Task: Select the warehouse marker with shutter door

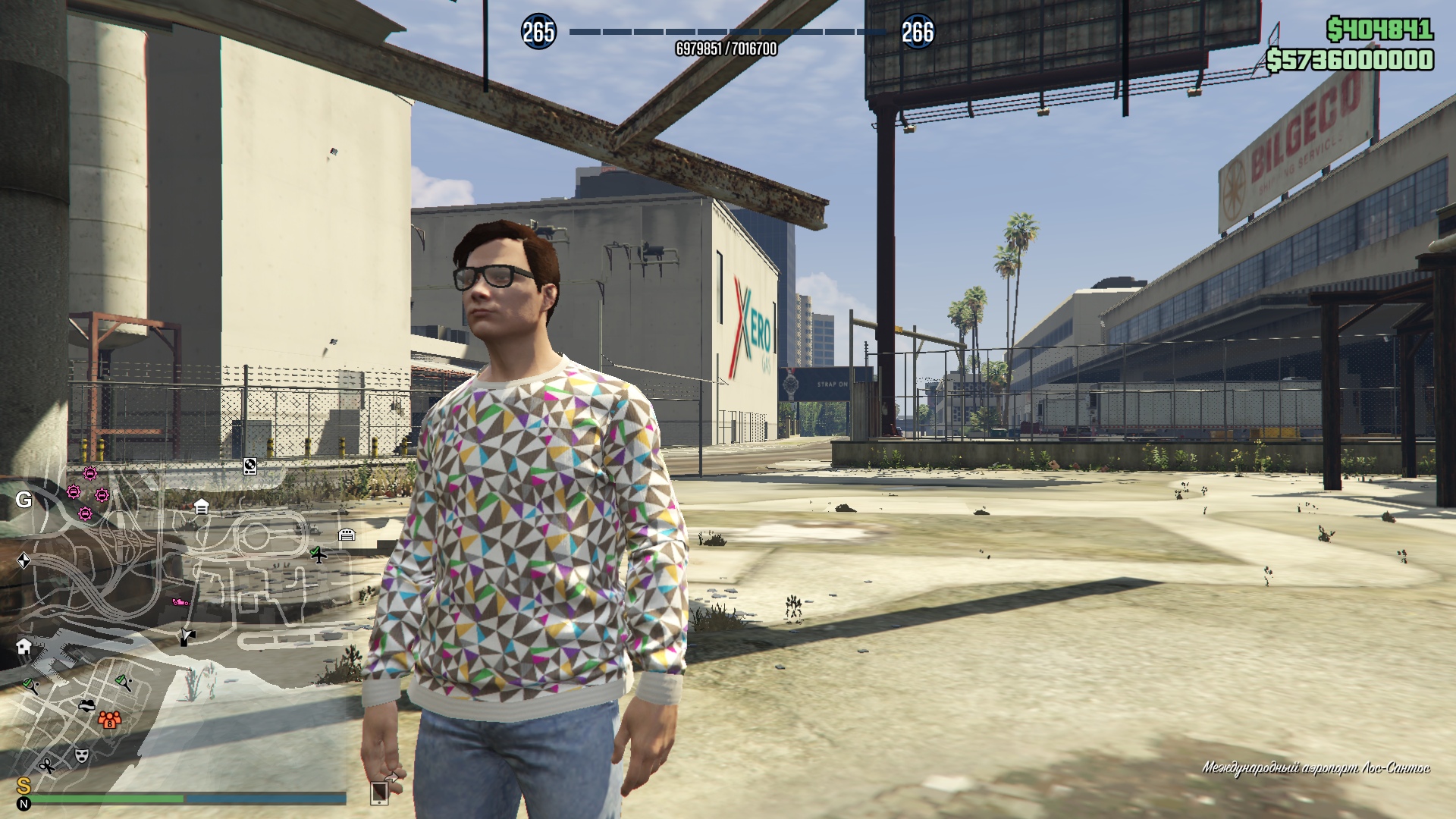Action: pyautogui.click(x=347, y=535)
